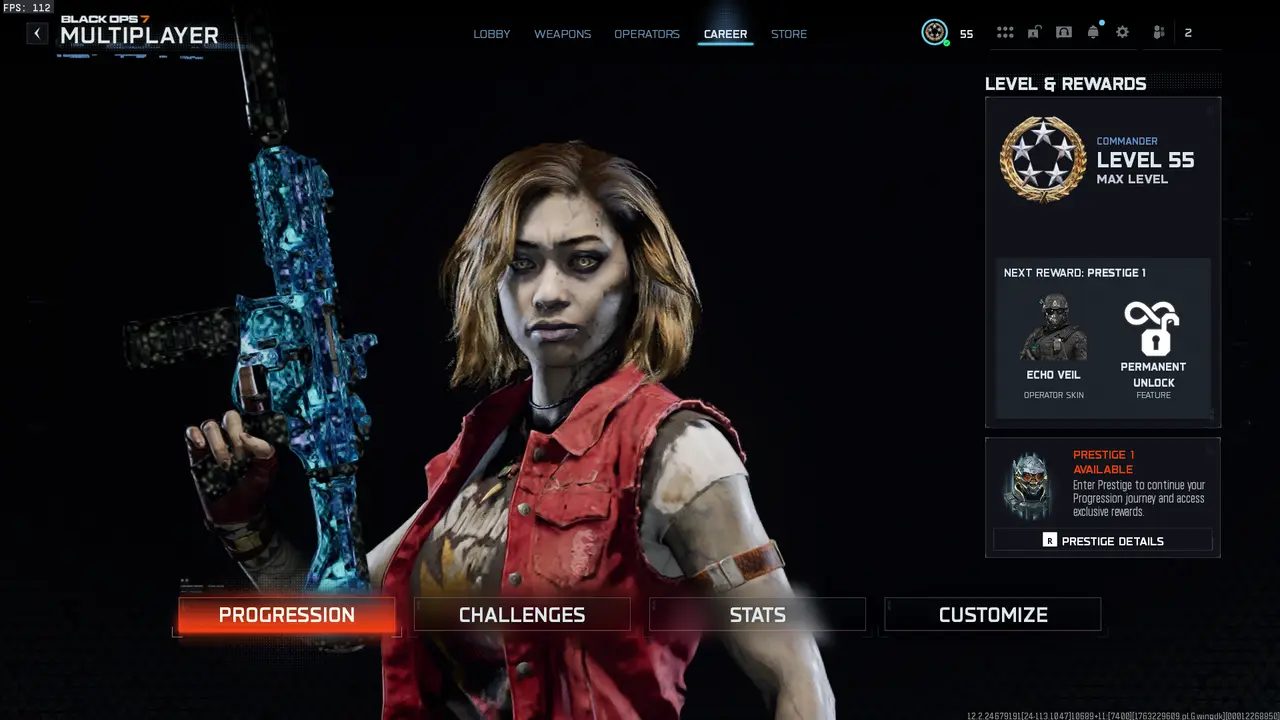
Task: Open the Operators tab
Action: pos(647,33)
